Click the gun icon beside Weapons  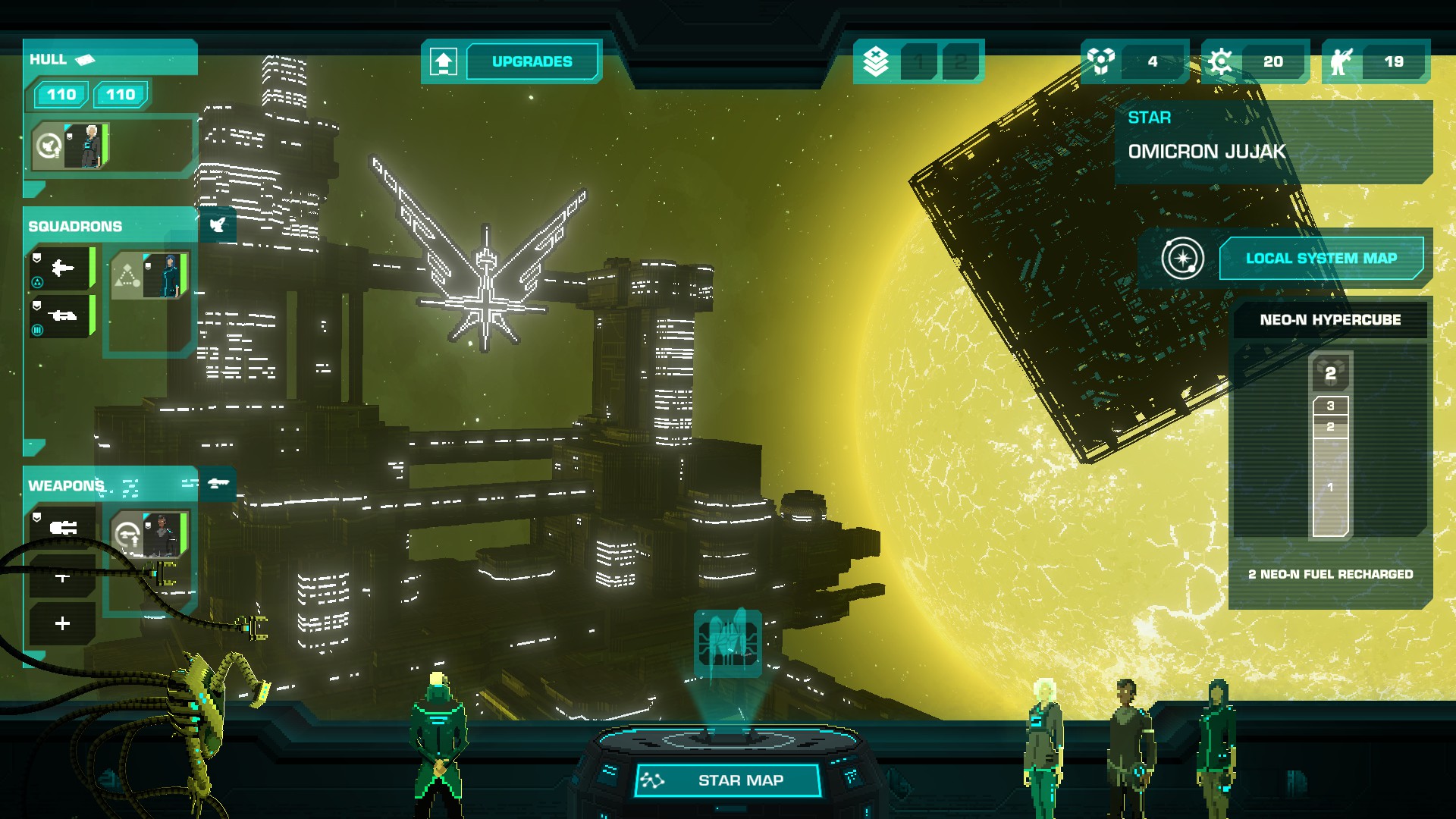click(x=218, y=484)
